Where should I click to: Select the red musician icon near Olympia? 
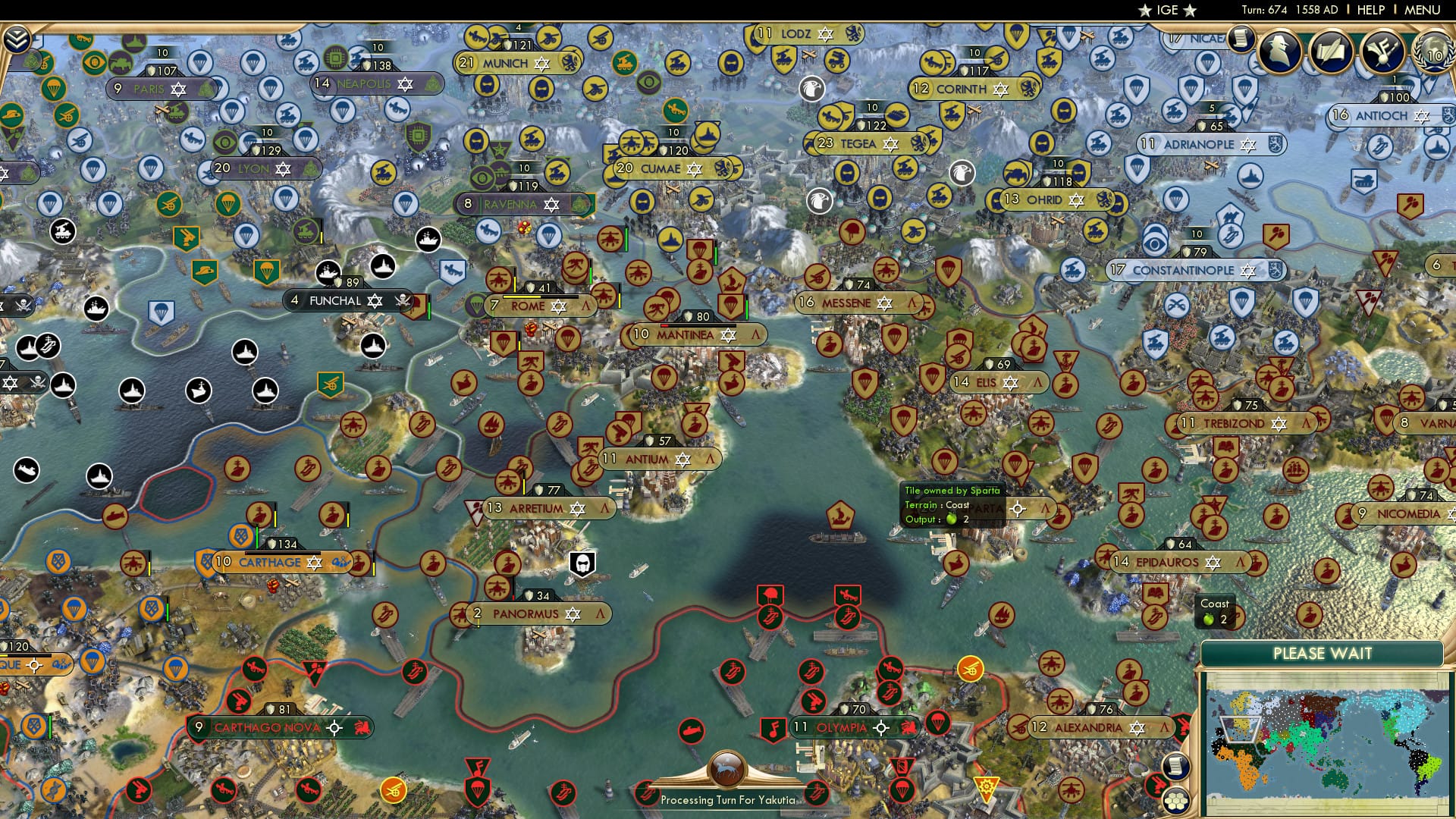tap(774, 729)
